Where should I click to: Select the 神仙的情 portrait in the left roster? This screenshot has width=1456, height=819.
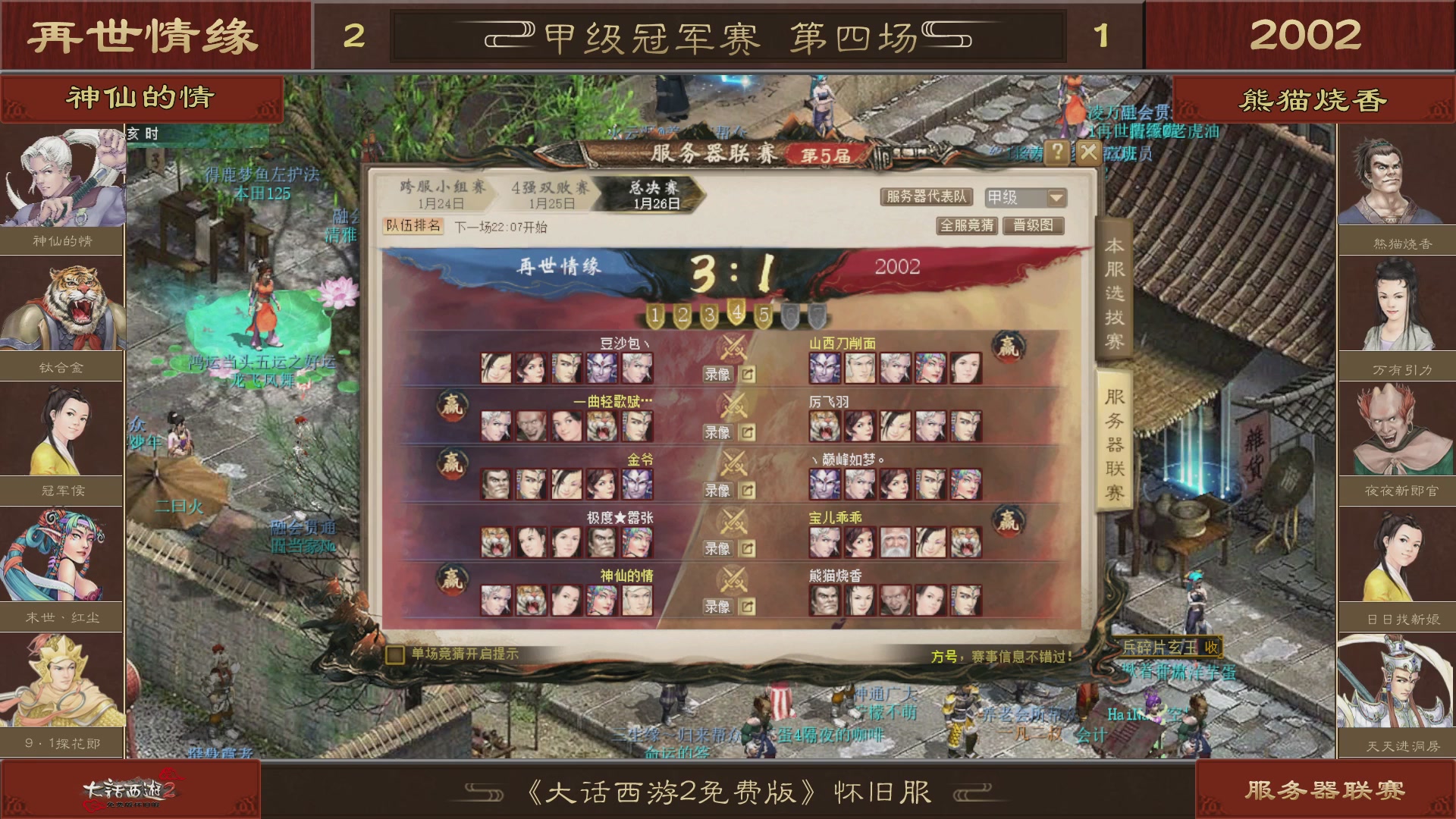click(x=62, y=176)
